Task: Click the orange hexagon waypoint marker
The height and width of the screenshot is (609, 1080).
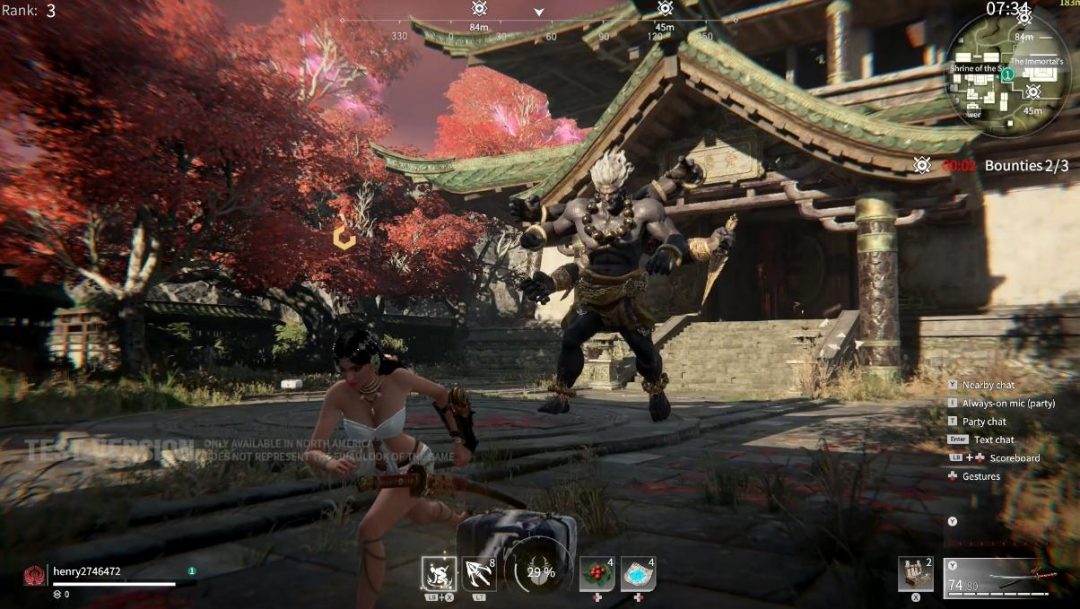Action: coord(345,237)
